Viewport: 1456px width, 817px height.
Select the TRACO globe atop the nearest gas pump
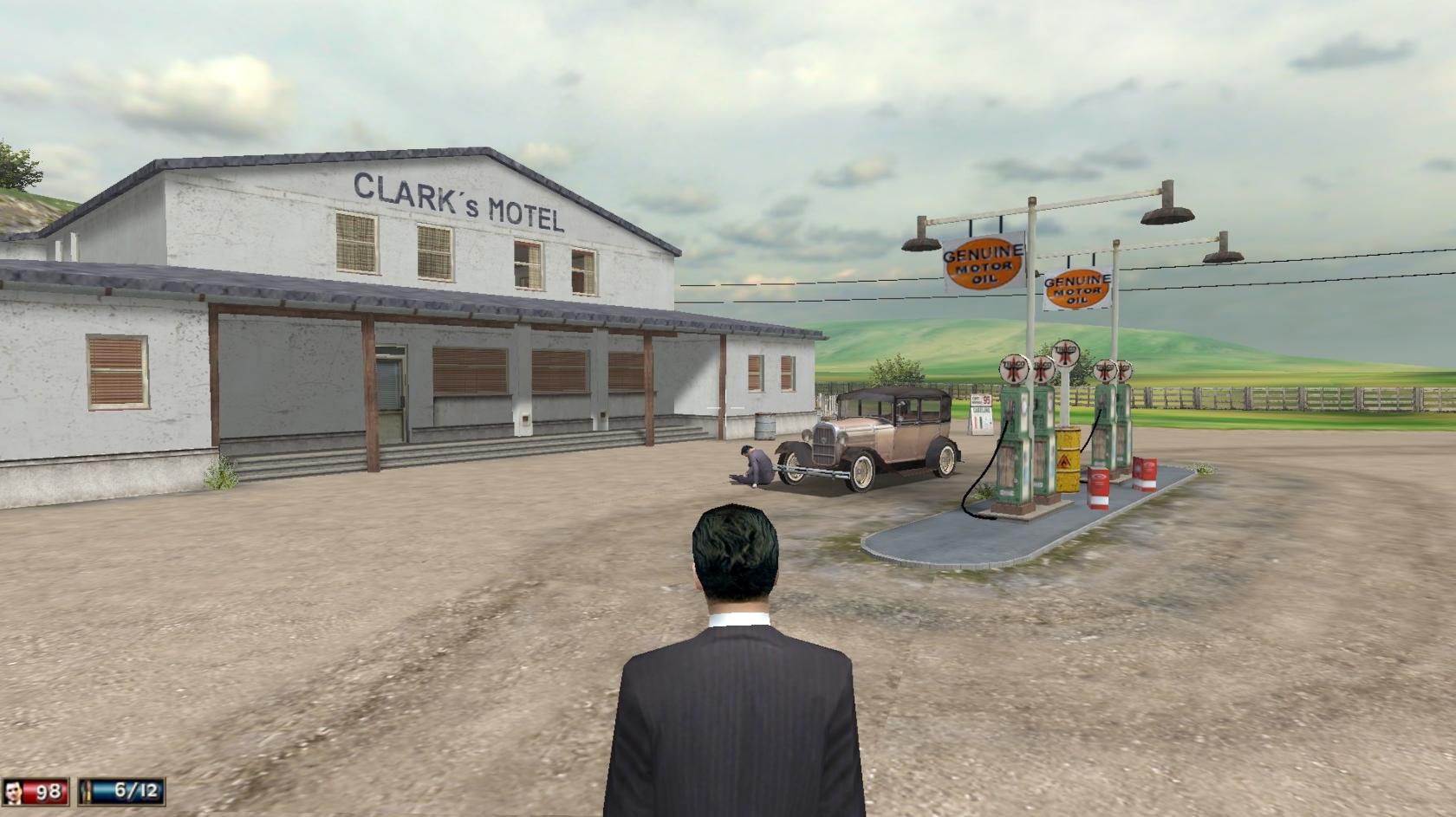(1013, 370)
